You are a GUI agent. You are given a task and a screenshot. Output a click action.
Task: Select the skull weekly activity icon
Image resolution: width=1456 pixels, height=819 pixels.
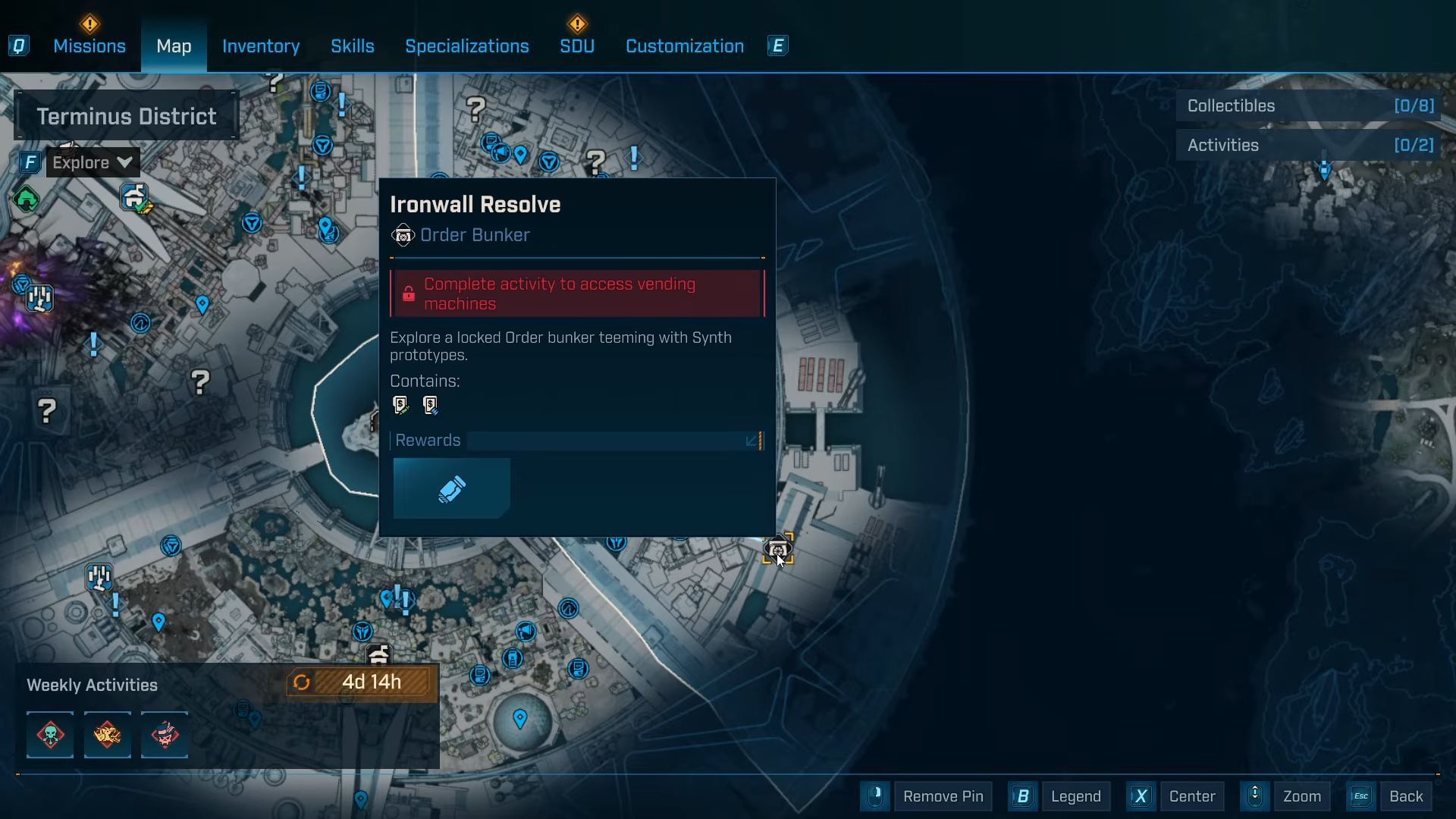click(x=50, y=735)
